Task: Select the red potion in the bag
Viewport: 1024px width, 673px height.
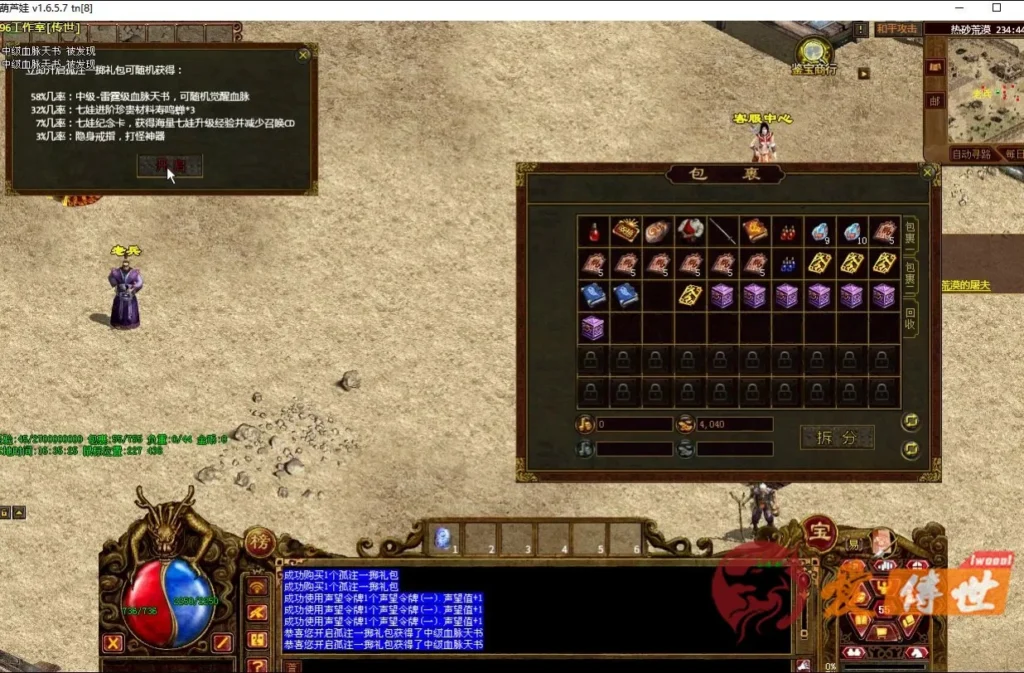Action: pyautogui.click(x=594, y=231)
